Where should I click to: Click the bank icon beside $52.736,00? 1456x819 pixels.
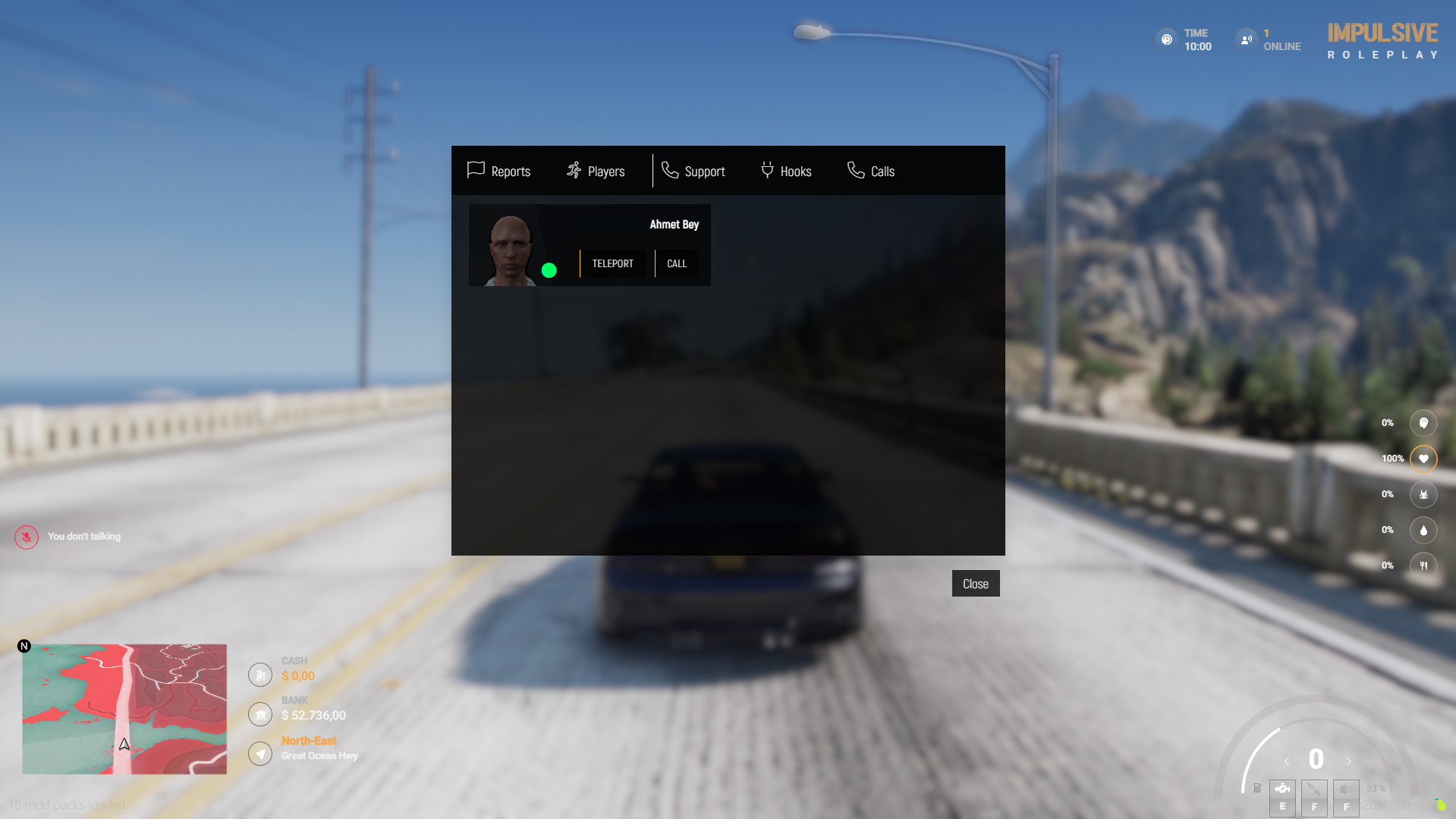(259, 713)
